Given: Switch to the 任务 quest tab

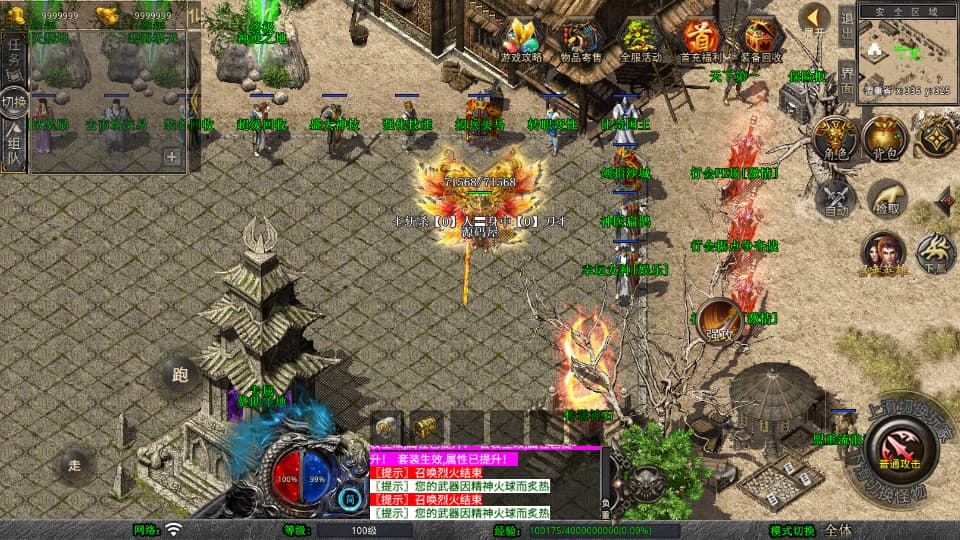Looking at the screenshot, I should tap(14, 54).
